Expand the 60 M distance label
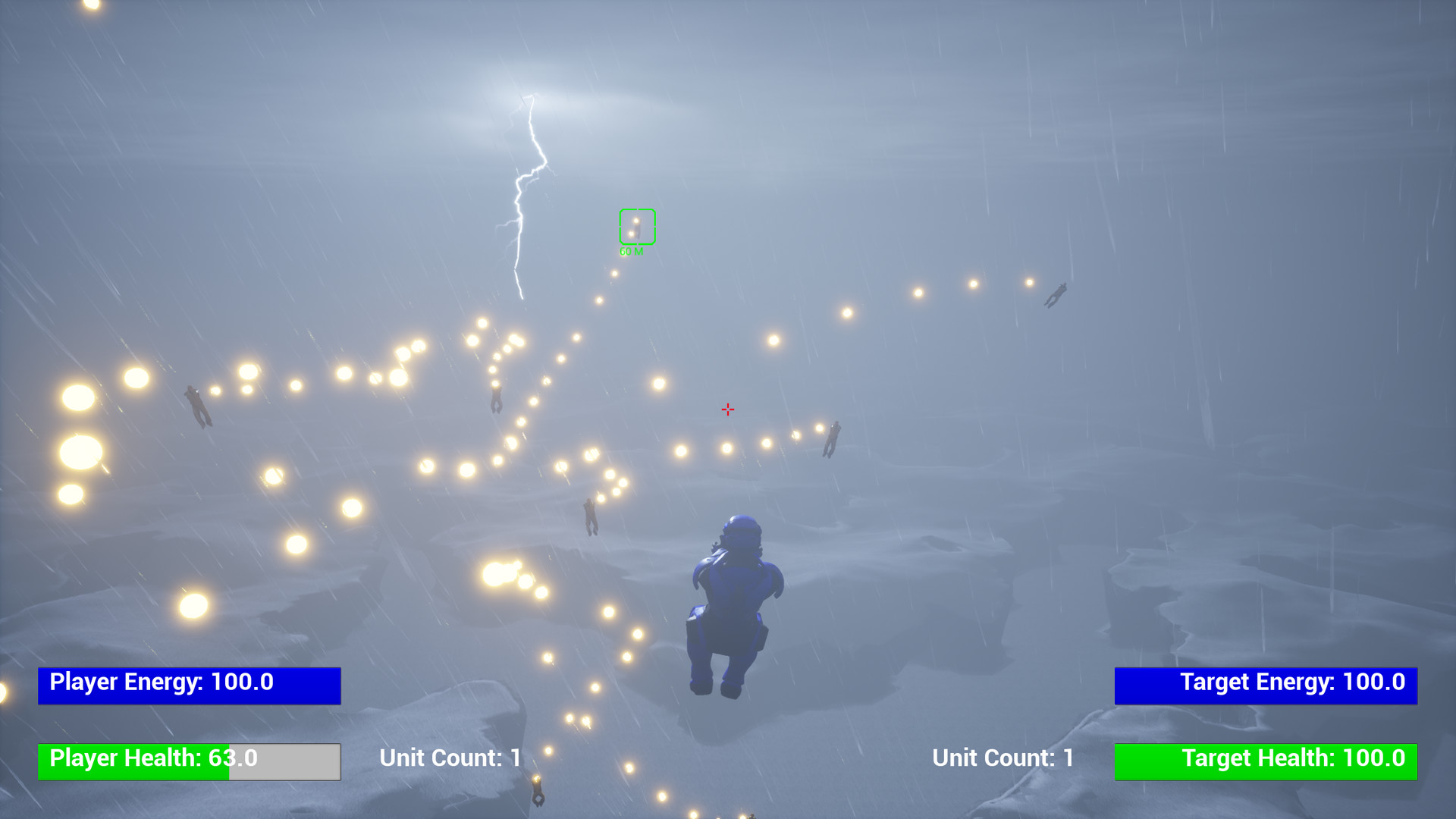Screen dimensions: 1456x819 coord(632,250)
